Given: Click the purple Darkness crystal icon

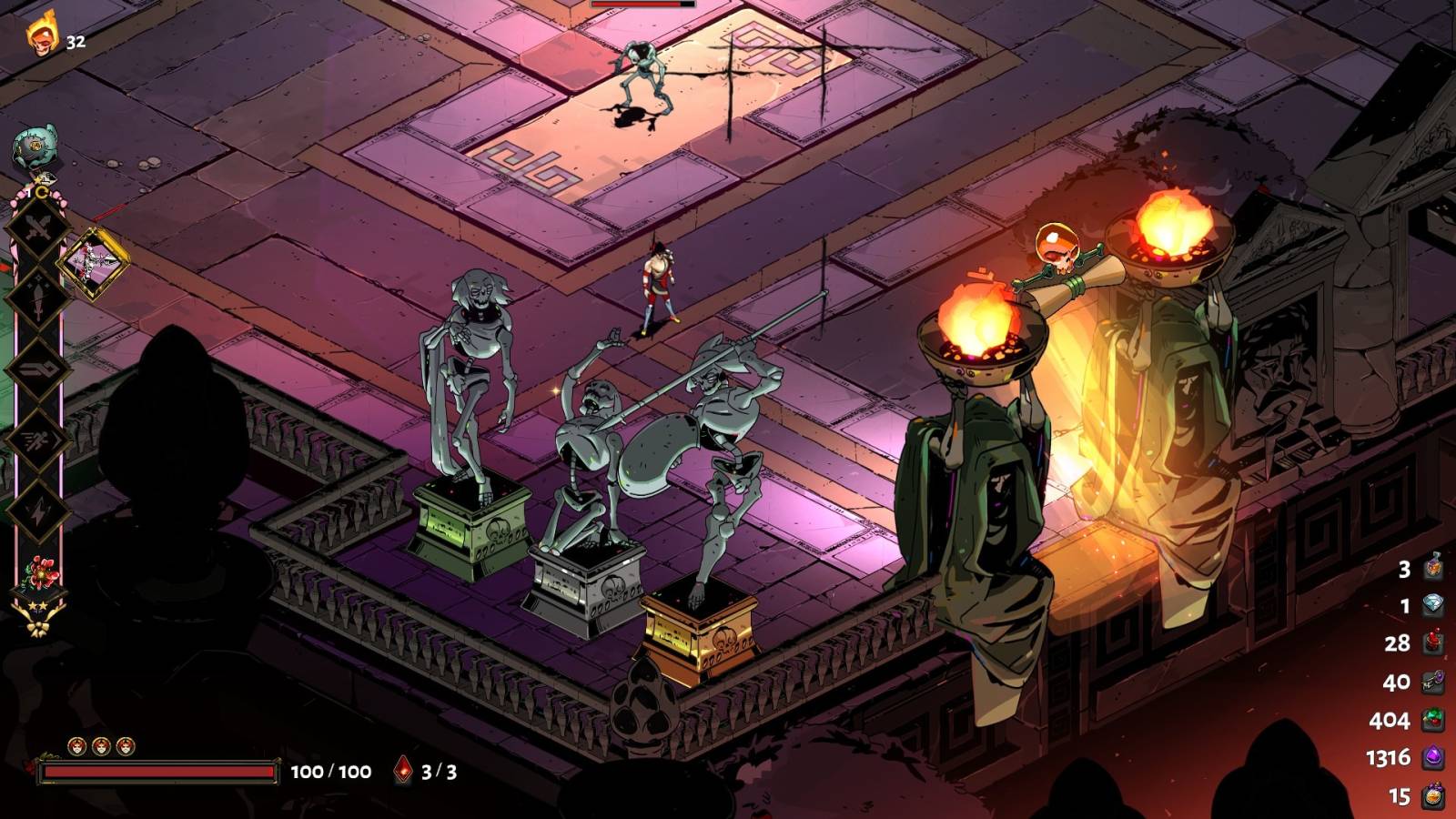Looking at the screenshot, I should (1433, 755).
